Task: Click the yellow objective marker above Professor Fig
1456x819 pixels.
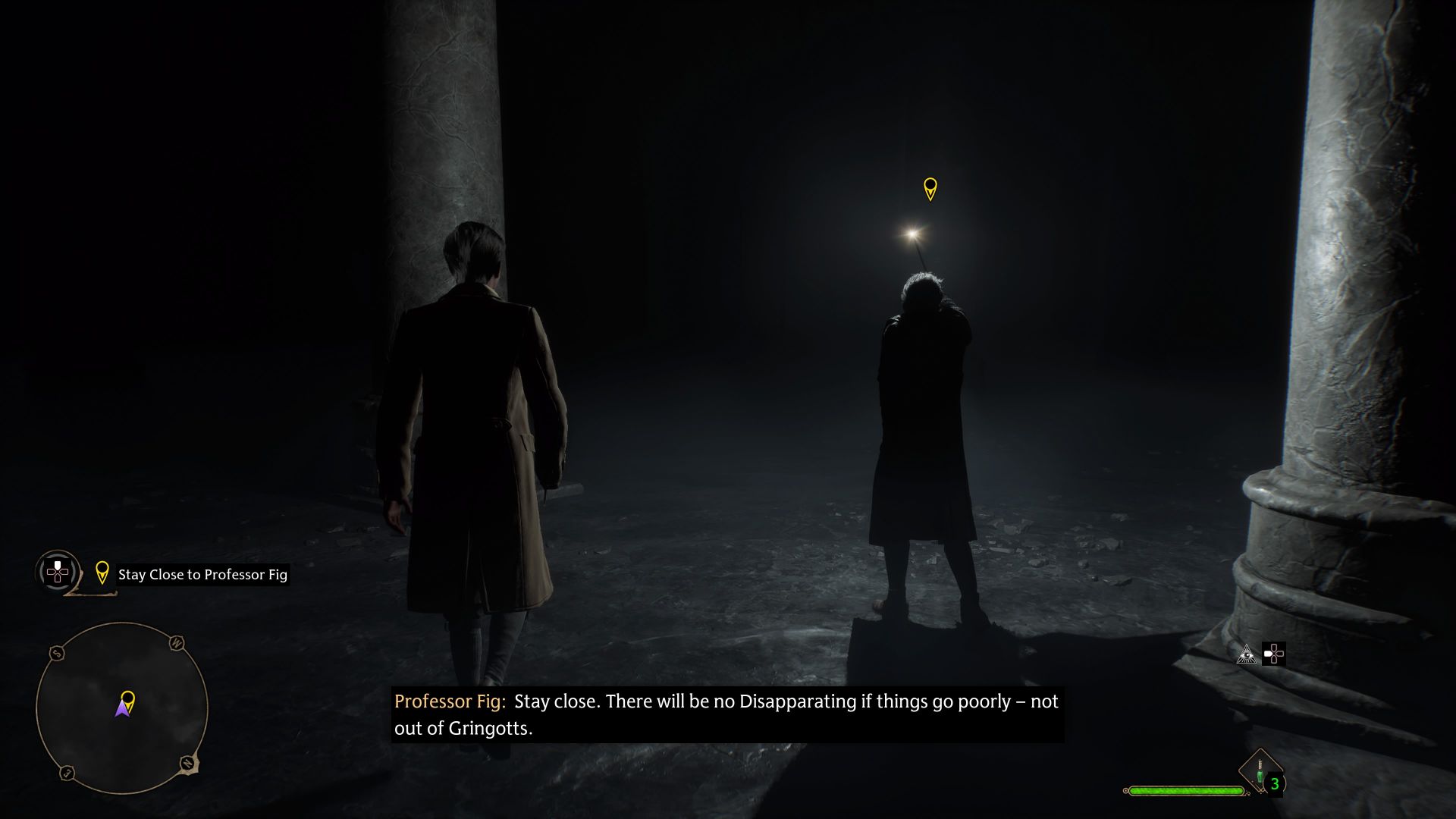Action: click(930, 189)
